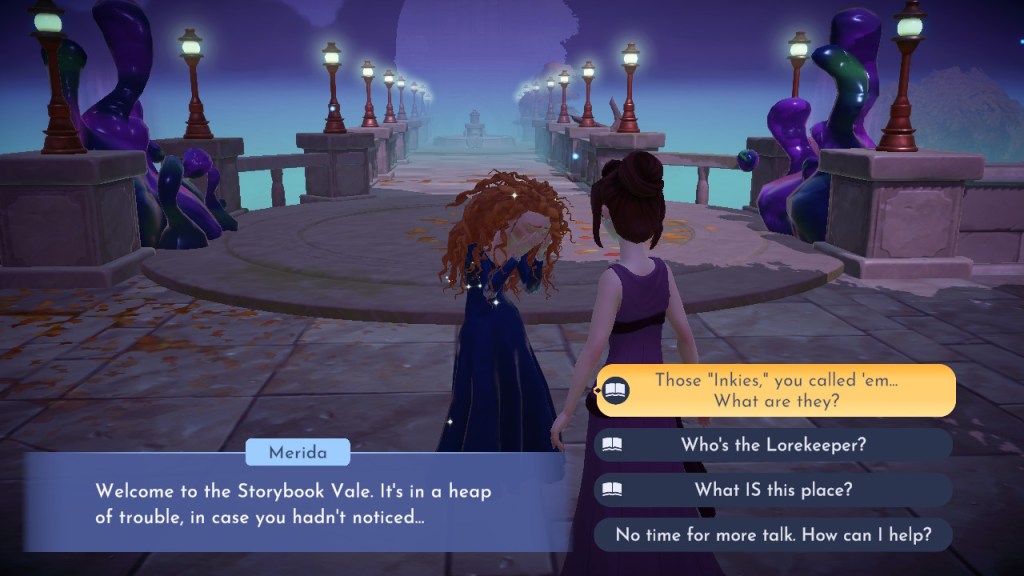Choose "Who's the Lorekeeper?" reply
Image resolution: width=1024 pixels, height=576 pixels.
point(773,445)
